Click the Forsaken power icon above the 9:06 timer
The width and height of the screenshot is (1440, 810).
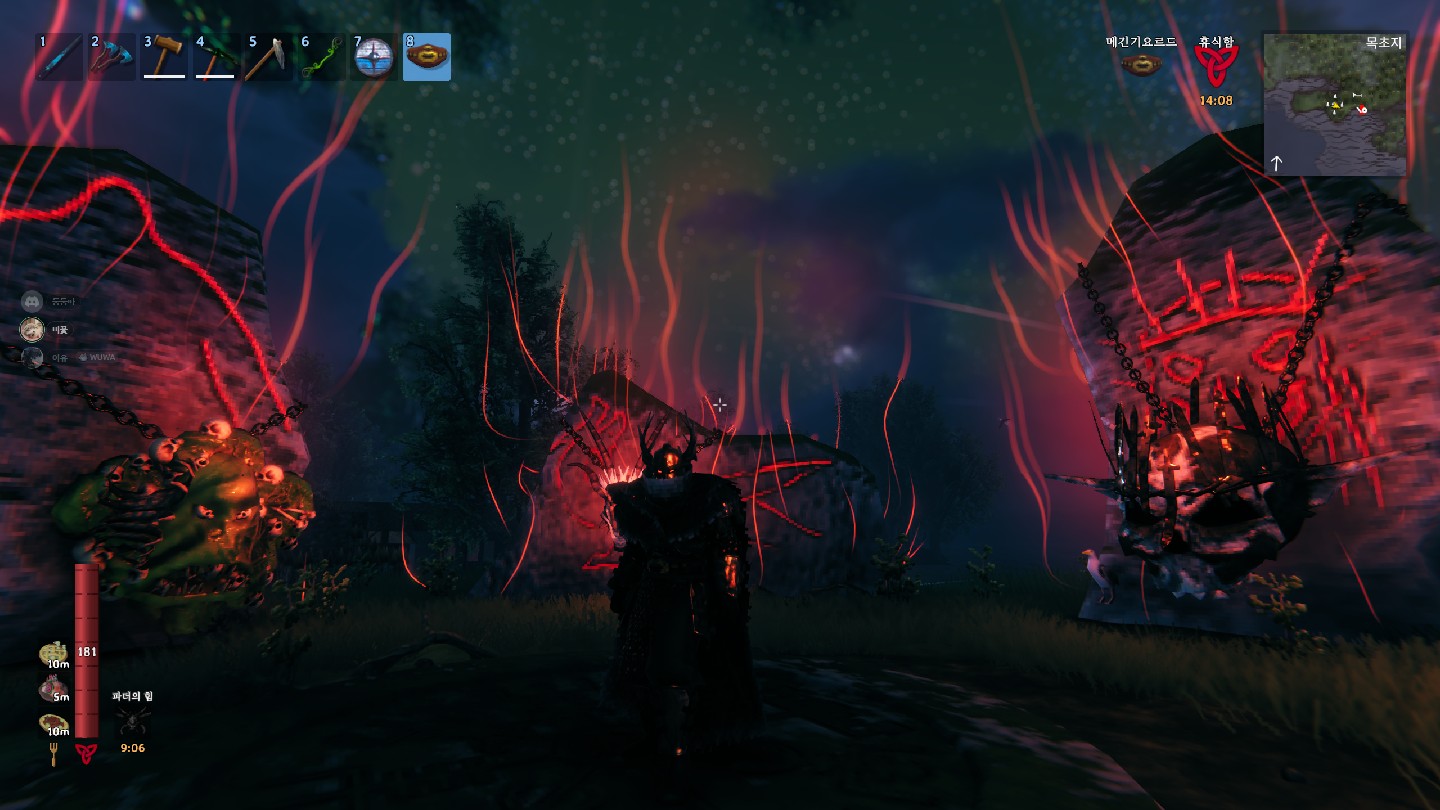pyautogui.click(x=133, y=720)
